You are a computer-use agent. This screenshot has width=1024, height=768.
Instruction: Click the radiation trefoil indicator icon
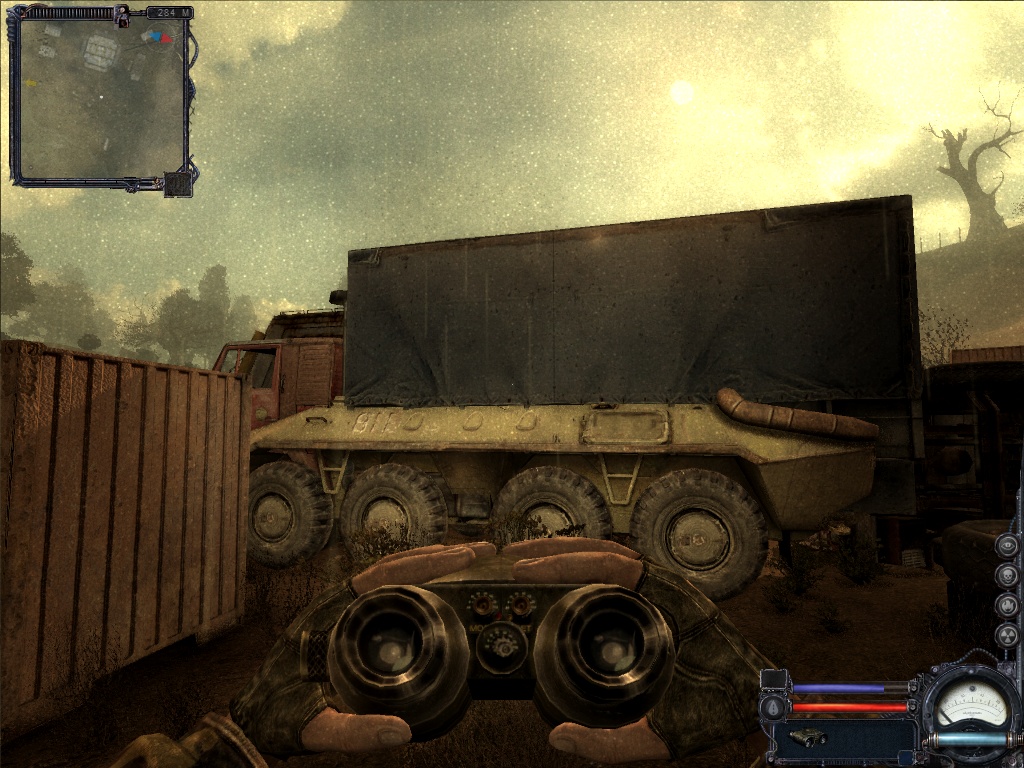click(x=1008, y=636)
